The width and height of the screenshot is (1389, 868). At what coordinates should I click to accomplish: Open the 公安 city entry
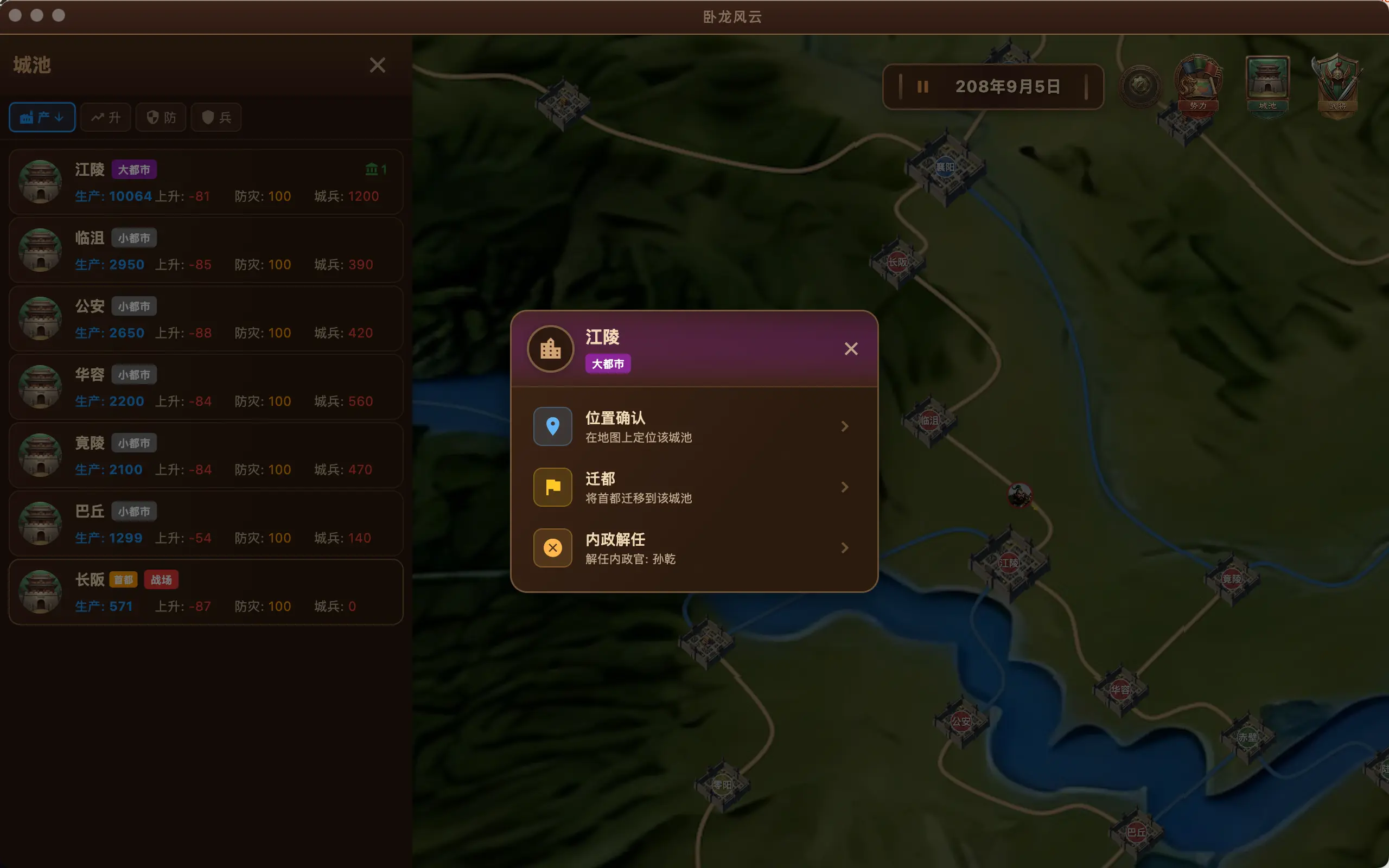coord(206,318)
